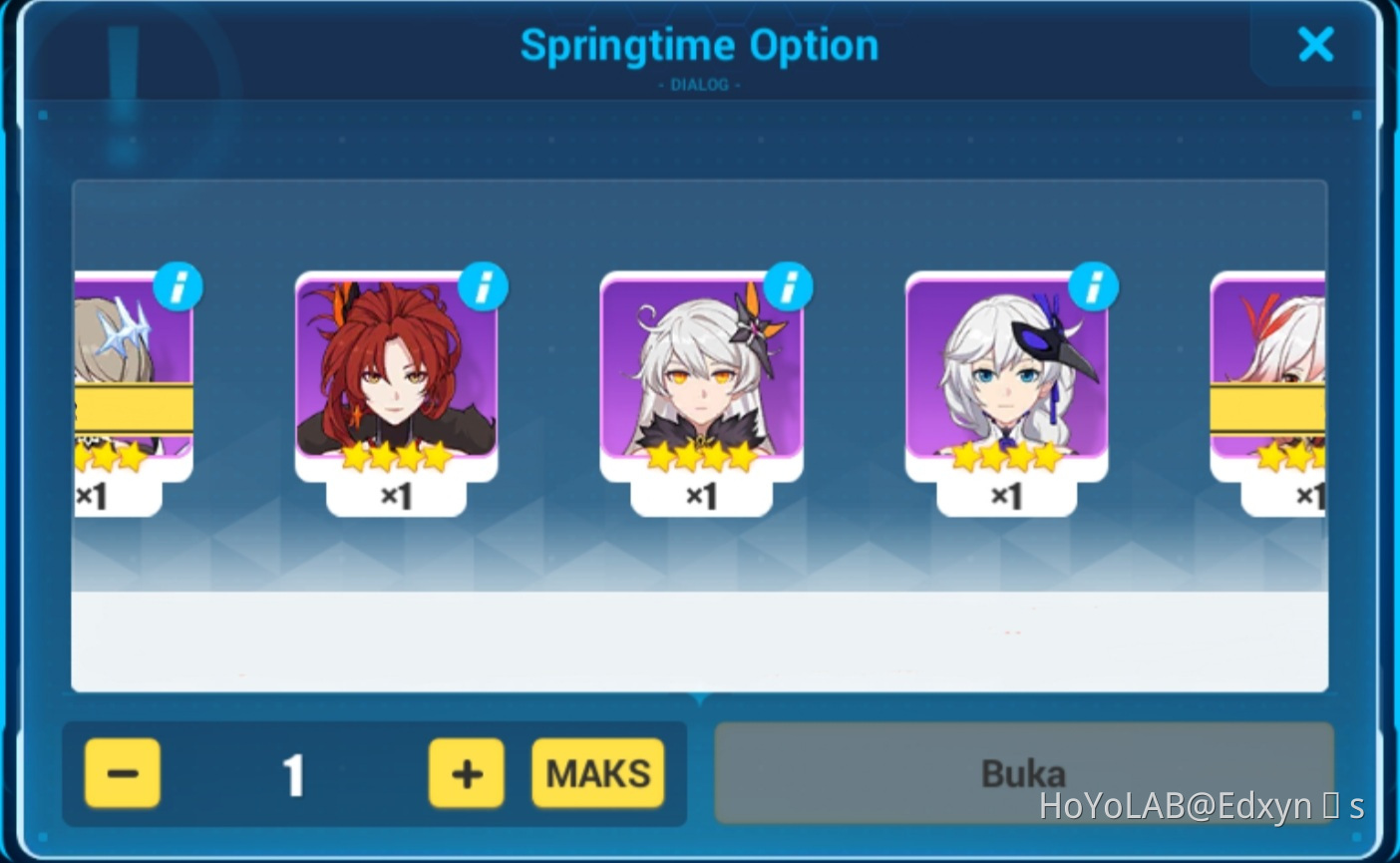Click the minus icon to decrease quantity
Screen dimensions: 1400x863
(x=122, y=771)
